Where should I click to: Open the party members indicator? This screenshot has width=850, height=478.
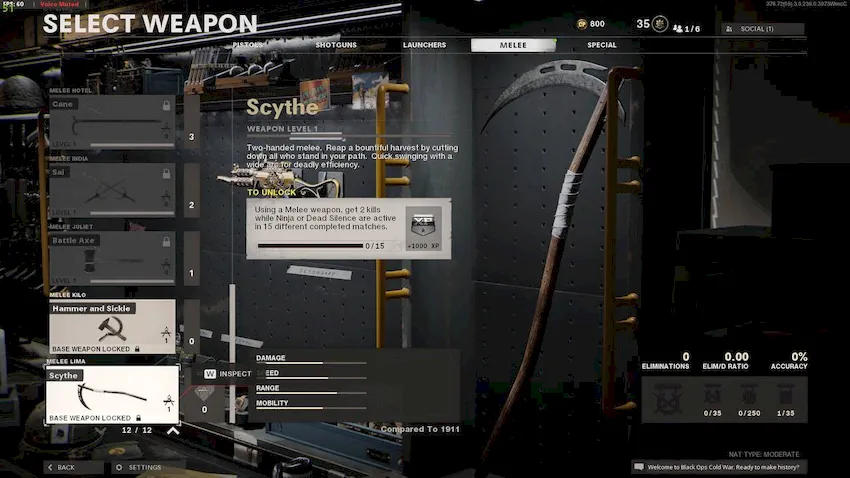coord(686,29)
